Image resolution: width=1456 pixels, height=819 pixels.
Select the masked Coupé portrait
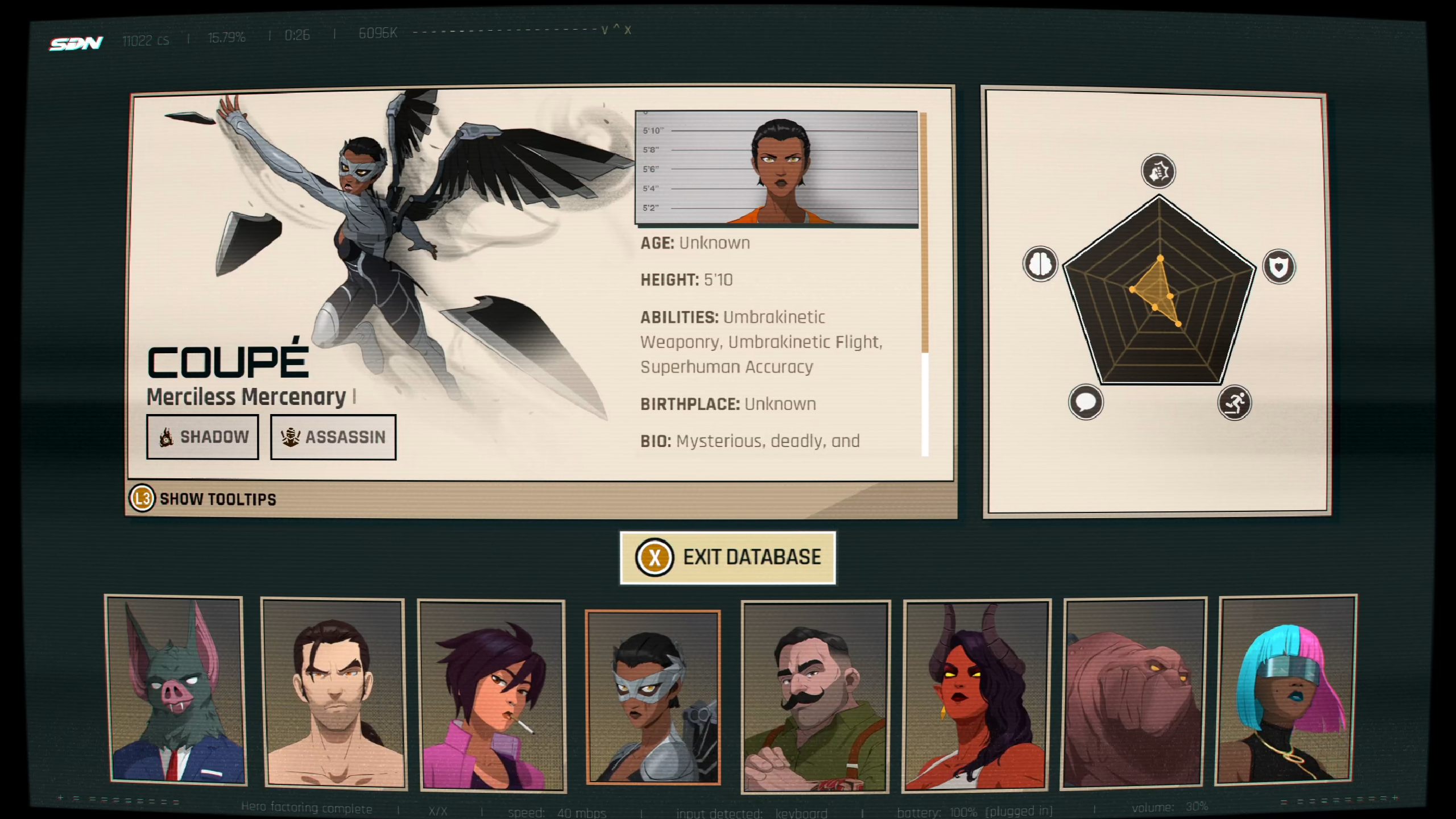pyautogui.click(x=653, y=697)
